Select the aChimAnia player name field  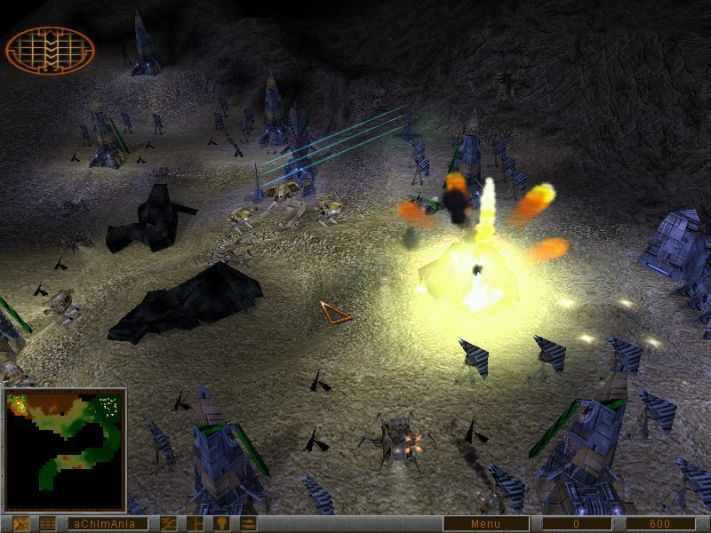coord(106,523)
